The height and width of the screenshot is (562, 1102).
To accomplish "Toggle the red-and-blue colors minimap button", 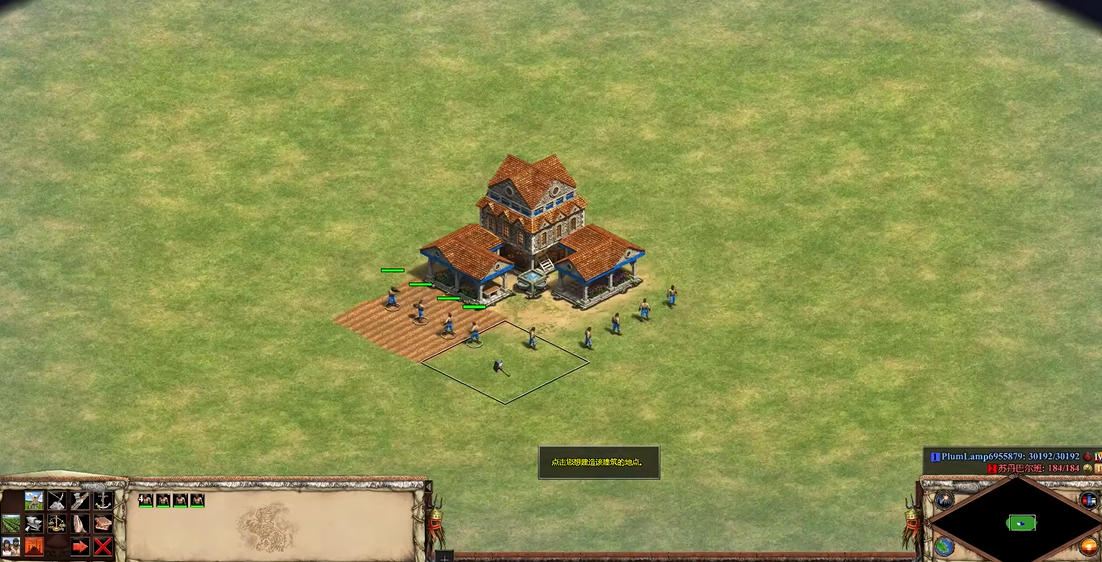I will click(1089, 500).
